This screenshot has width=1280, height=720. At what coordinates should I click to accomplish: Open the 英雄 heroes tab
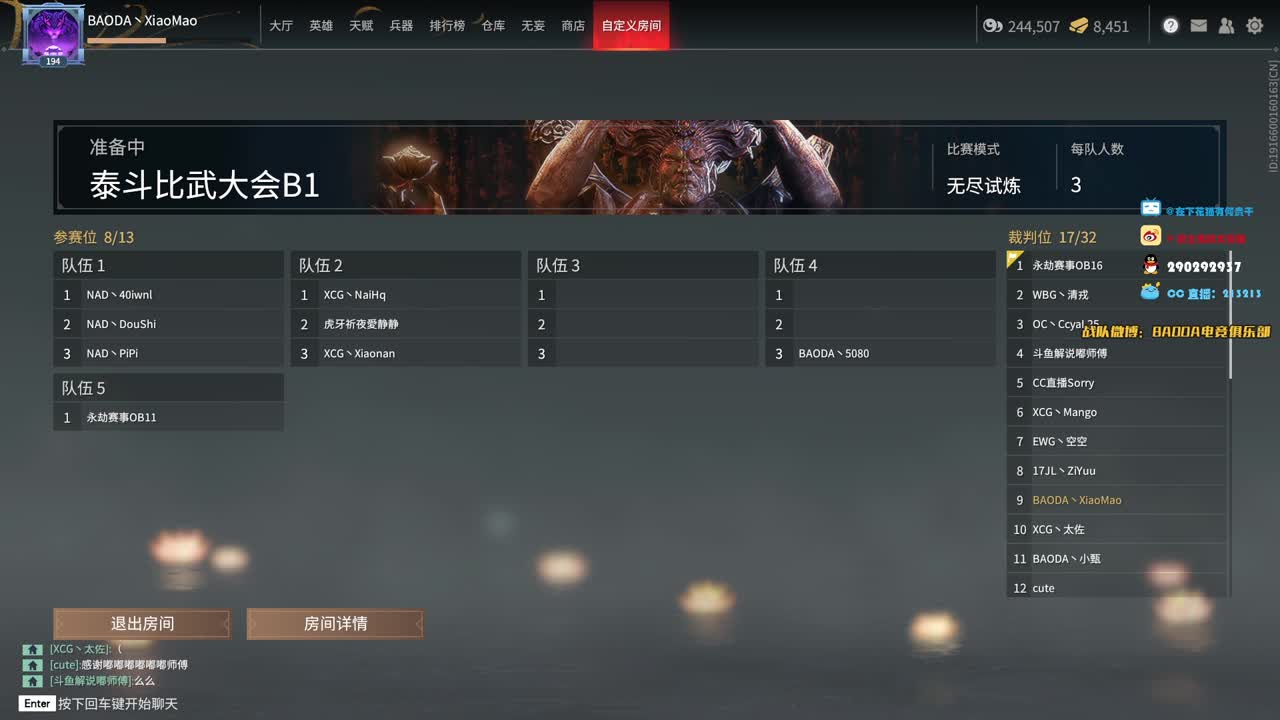click(320, 26)
